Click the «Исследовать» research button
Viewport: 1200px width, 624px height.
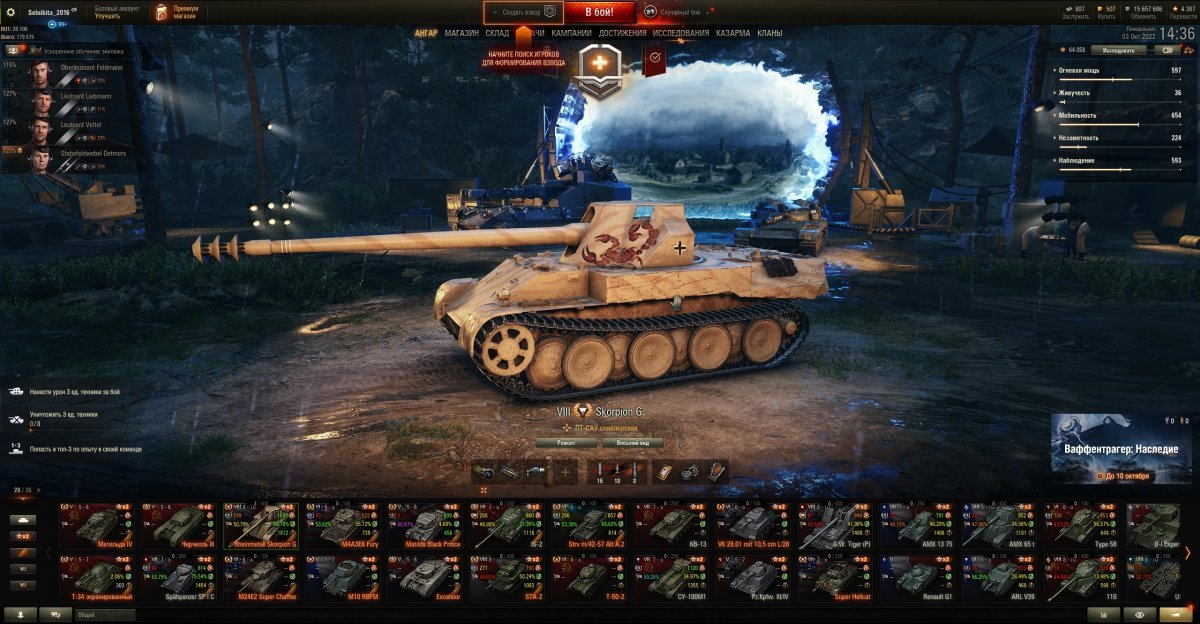[1119, 49]
